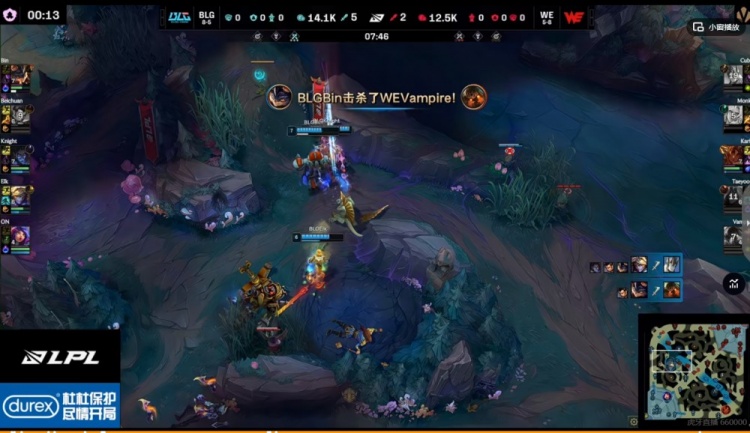Select the Karis player portrait
The height and width of the screenshot is (433, 750).
(x=733, y=156)
